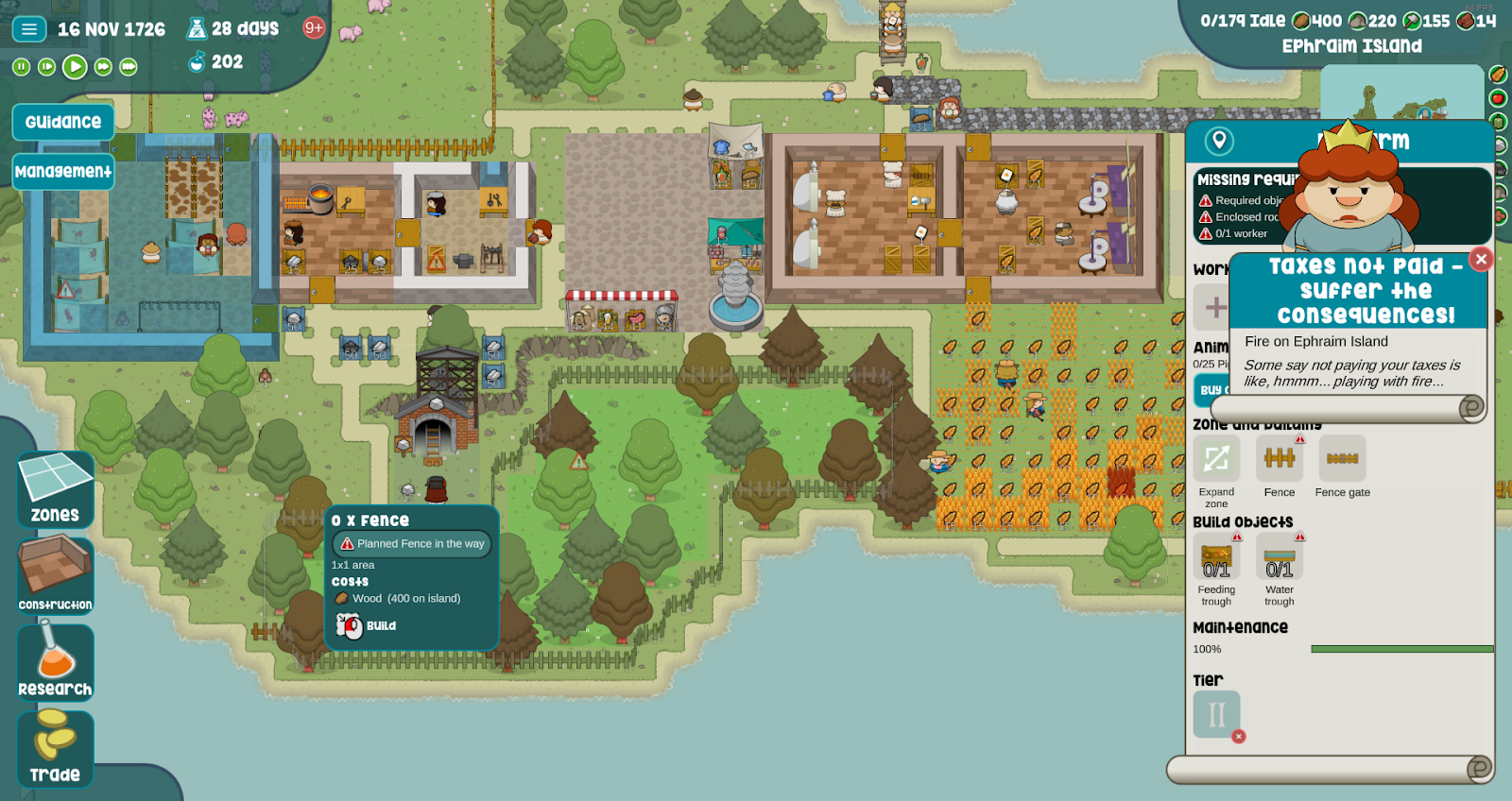This screenshot has width=1512, height=801.
Task: Close the taxes not paid notification
Action: click(x=1481, y=259)
